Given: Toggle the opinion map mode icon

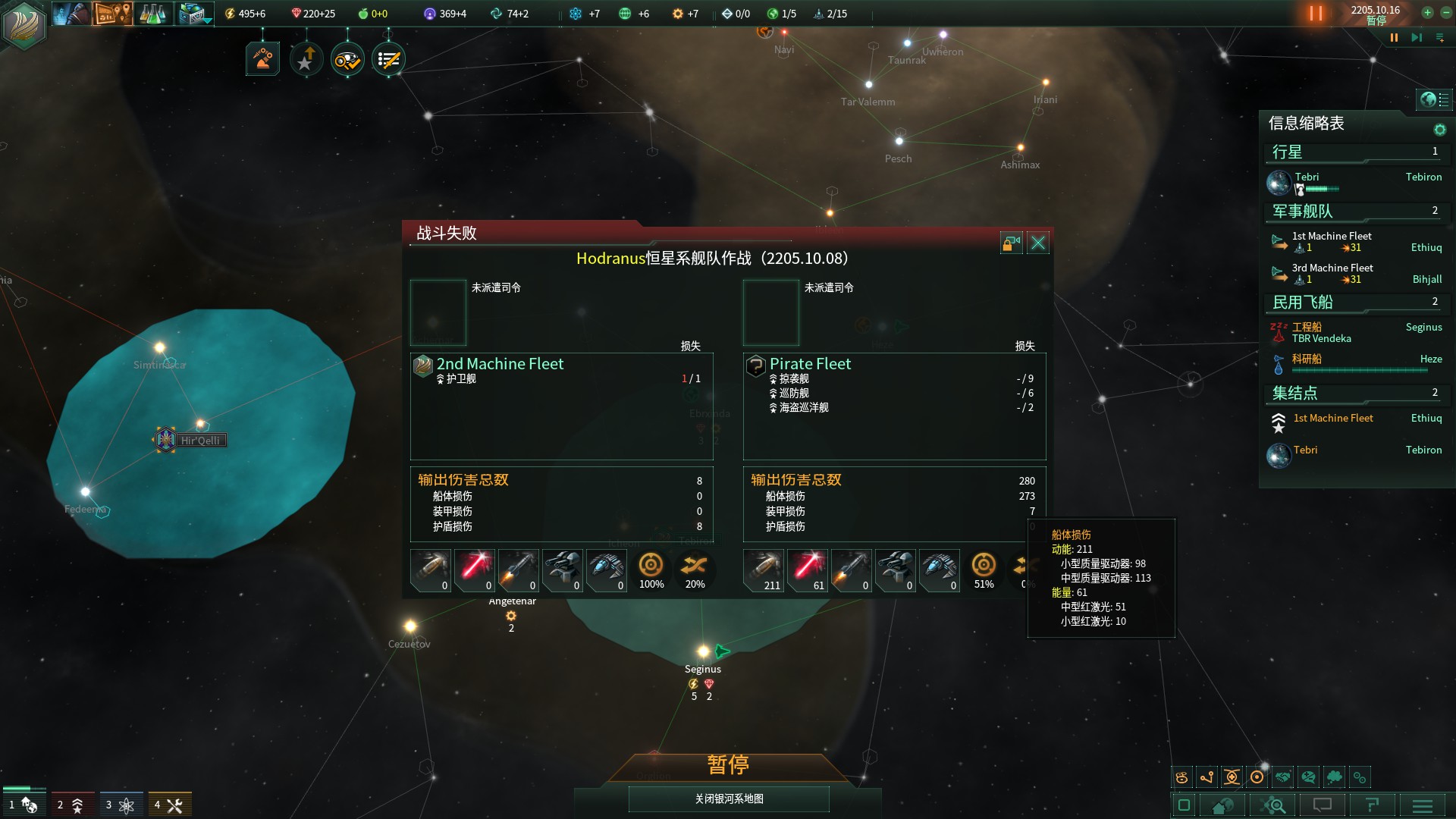Looking at the screenshot, I should point(1310,777).
